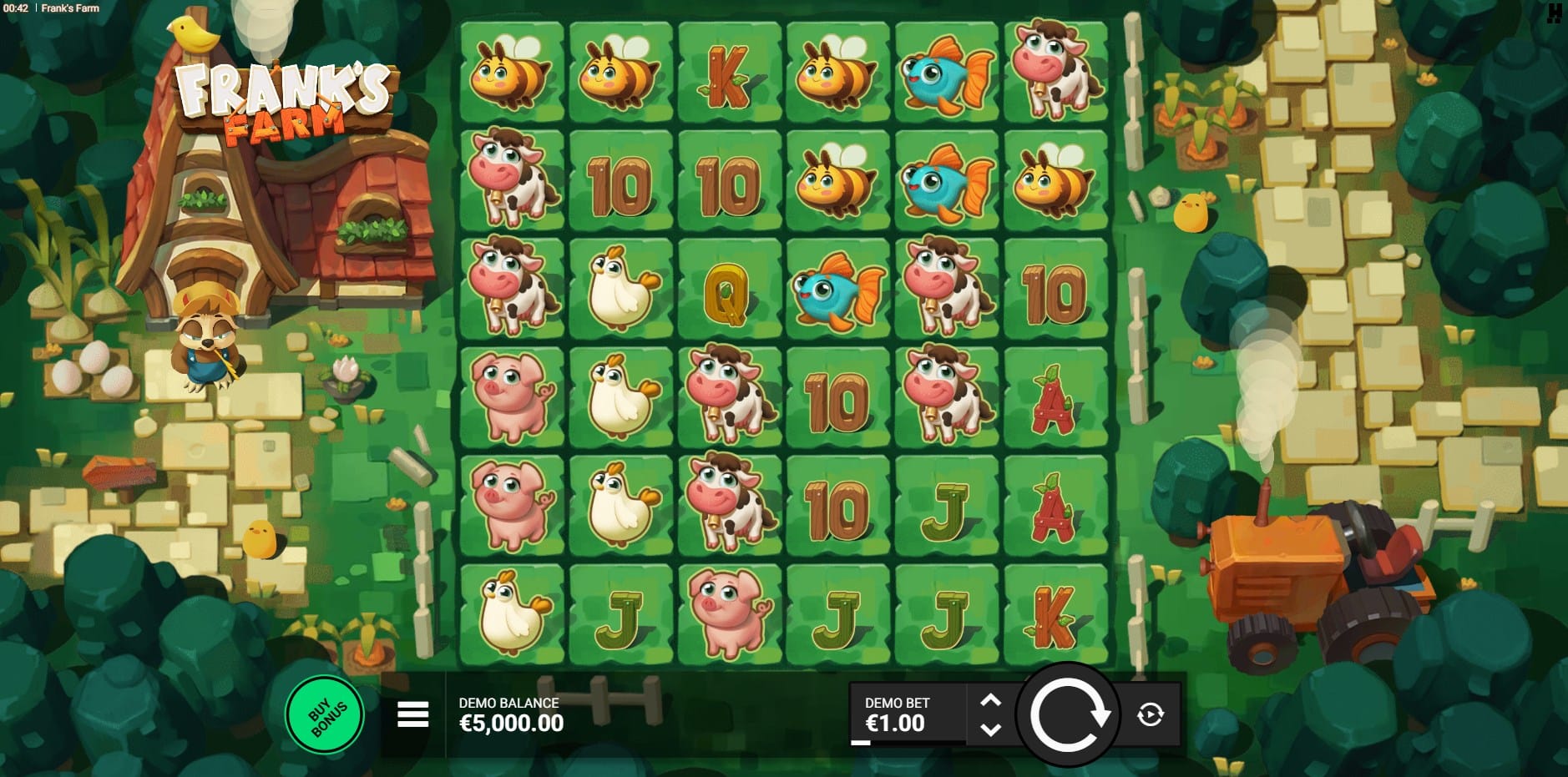Open the autoplay settings
Screen dimensions: 1568x777
point(1151,714)
